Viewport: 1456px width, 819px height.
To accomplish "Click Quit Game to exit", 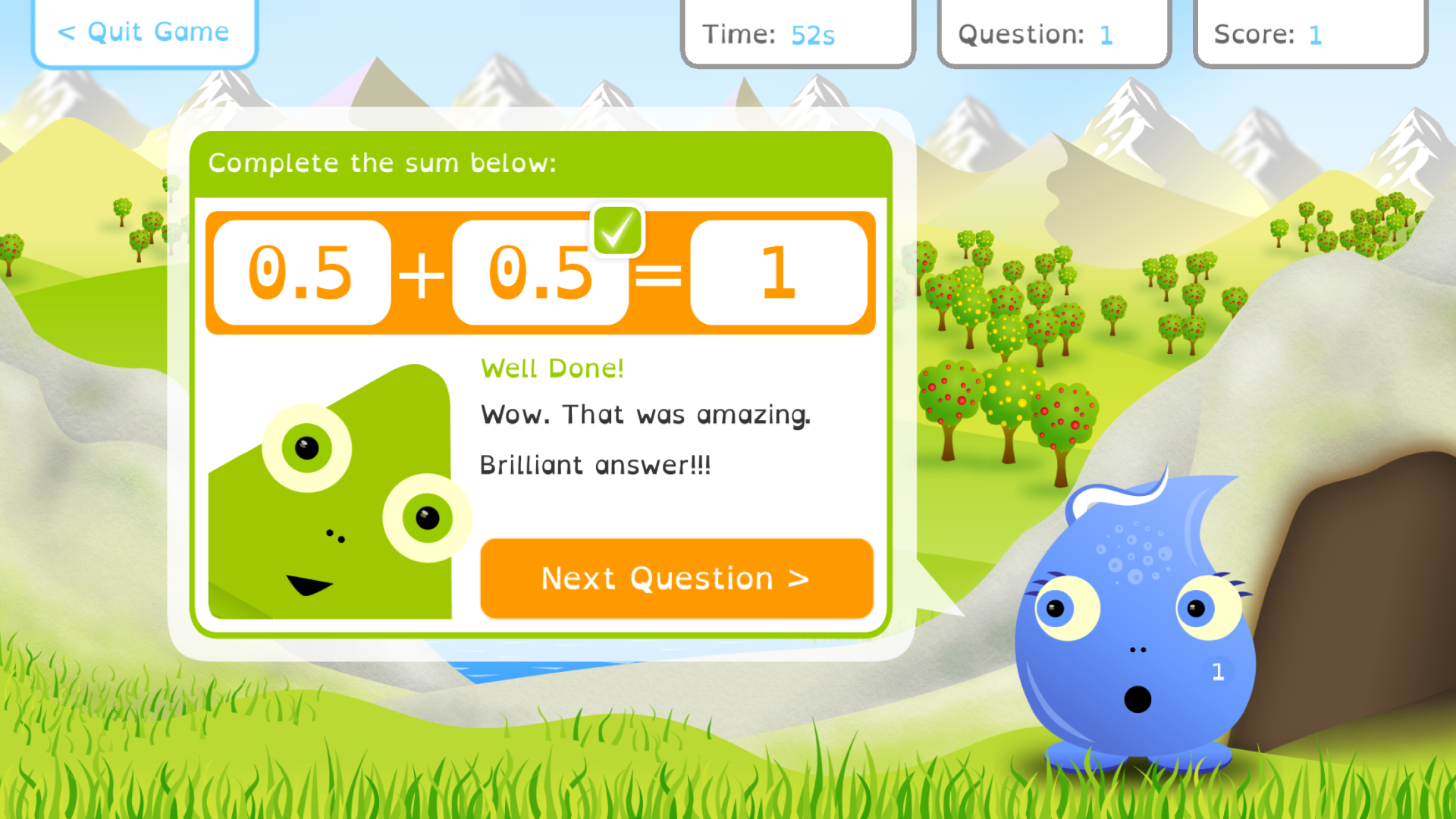I will 144,32.
